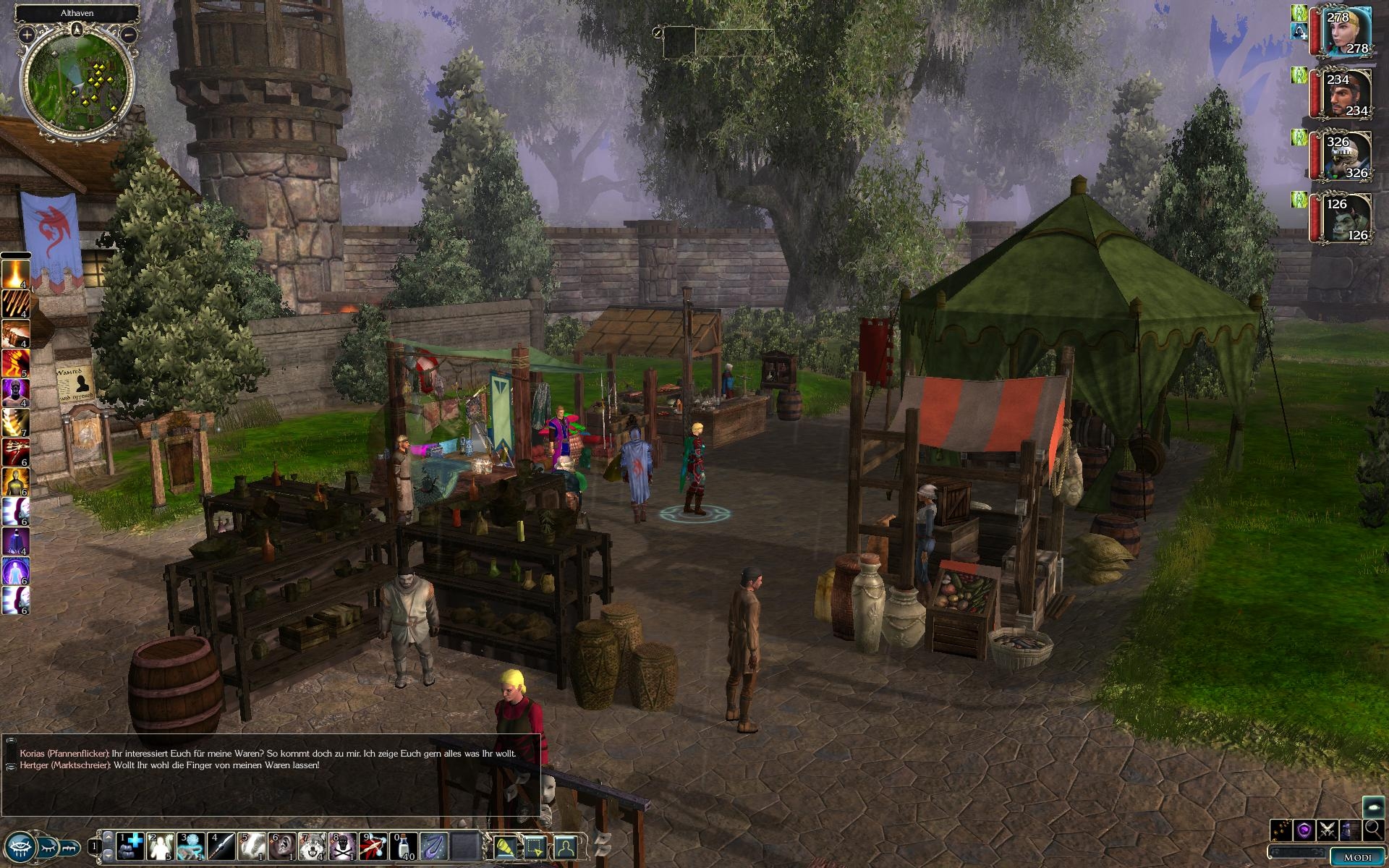Click the flame effect icon on left sidebar
1389x868 pixels.
click(x=15, y=273)
